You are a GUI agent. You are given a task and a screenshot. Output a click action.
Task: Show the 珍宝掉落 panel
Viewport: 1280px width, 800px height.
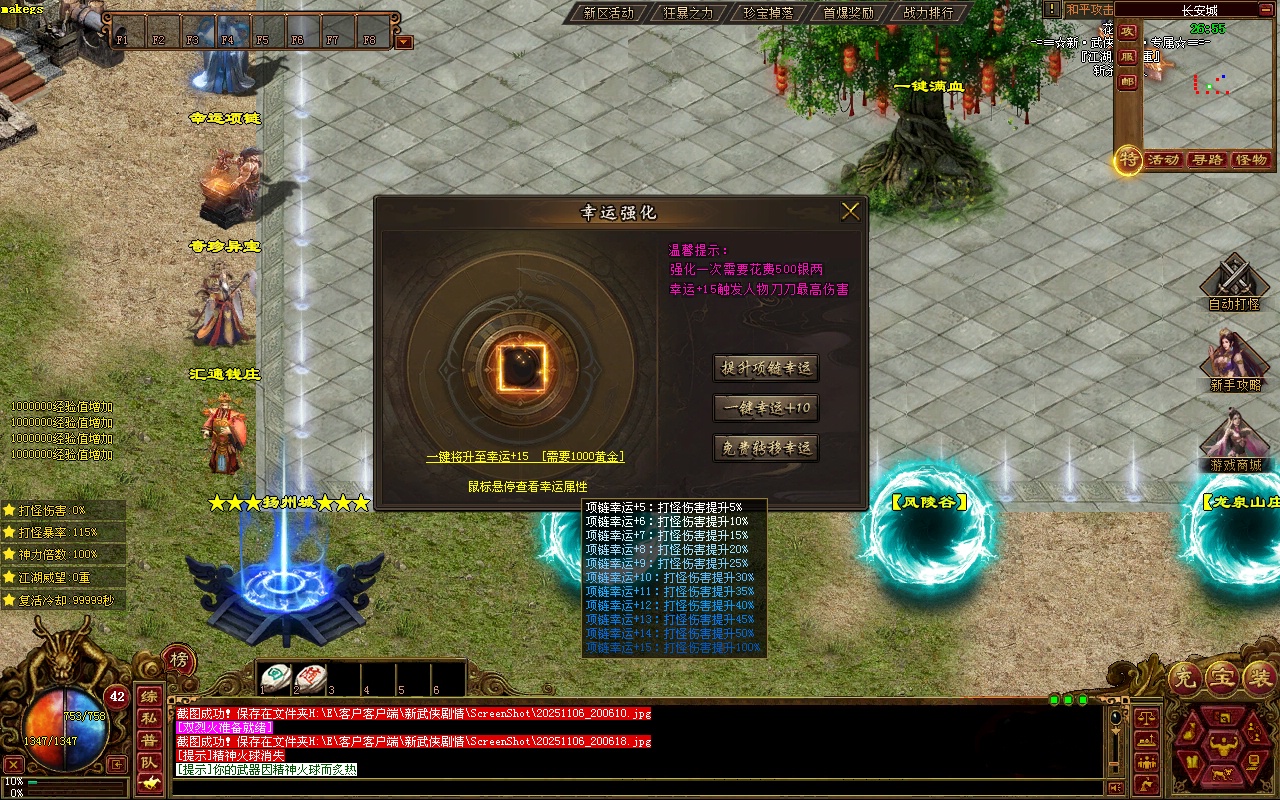pyautogui.click(x=768, y=13)
